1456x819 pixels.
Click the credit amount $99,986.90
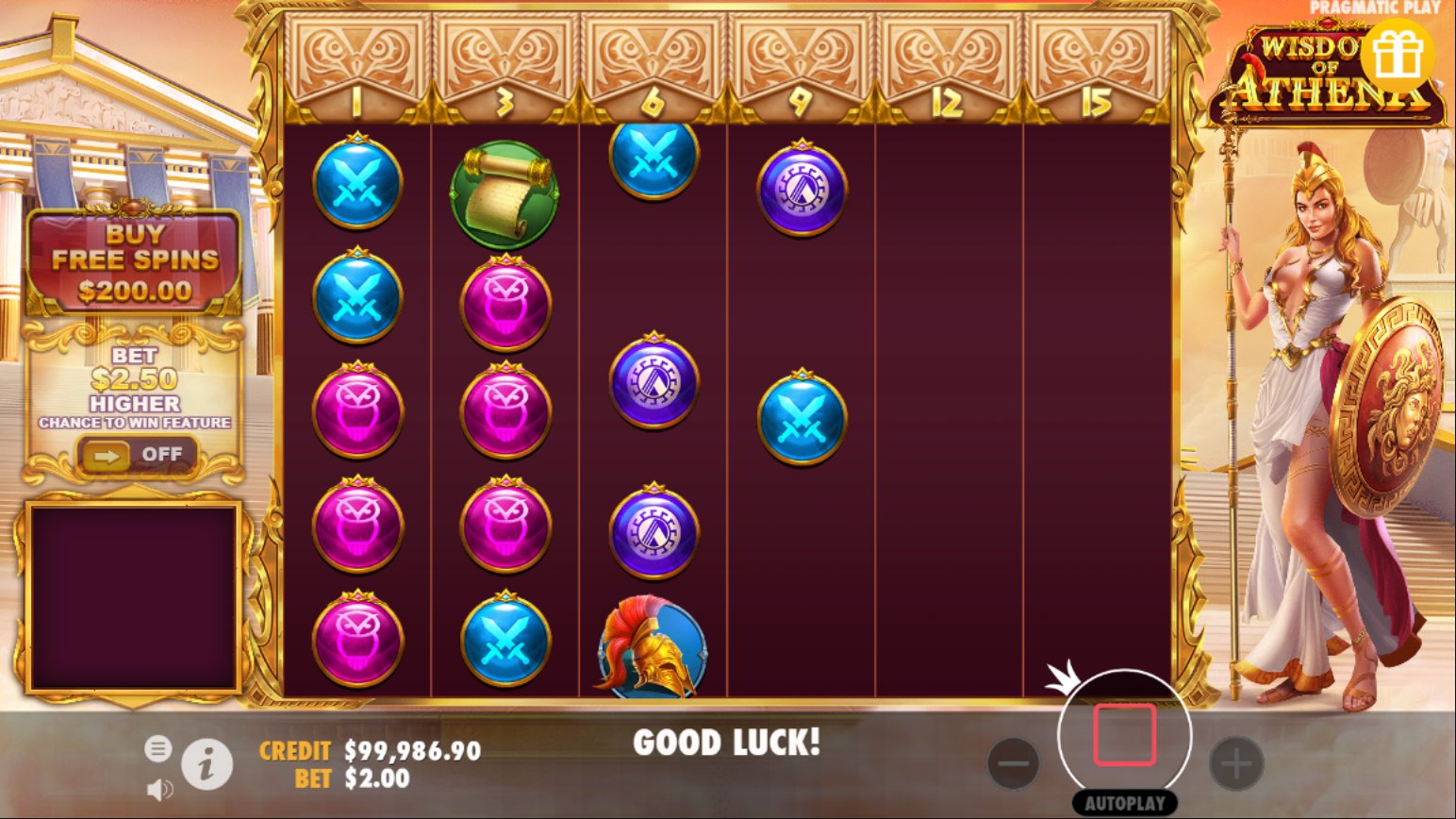click(x=412, y=751)
